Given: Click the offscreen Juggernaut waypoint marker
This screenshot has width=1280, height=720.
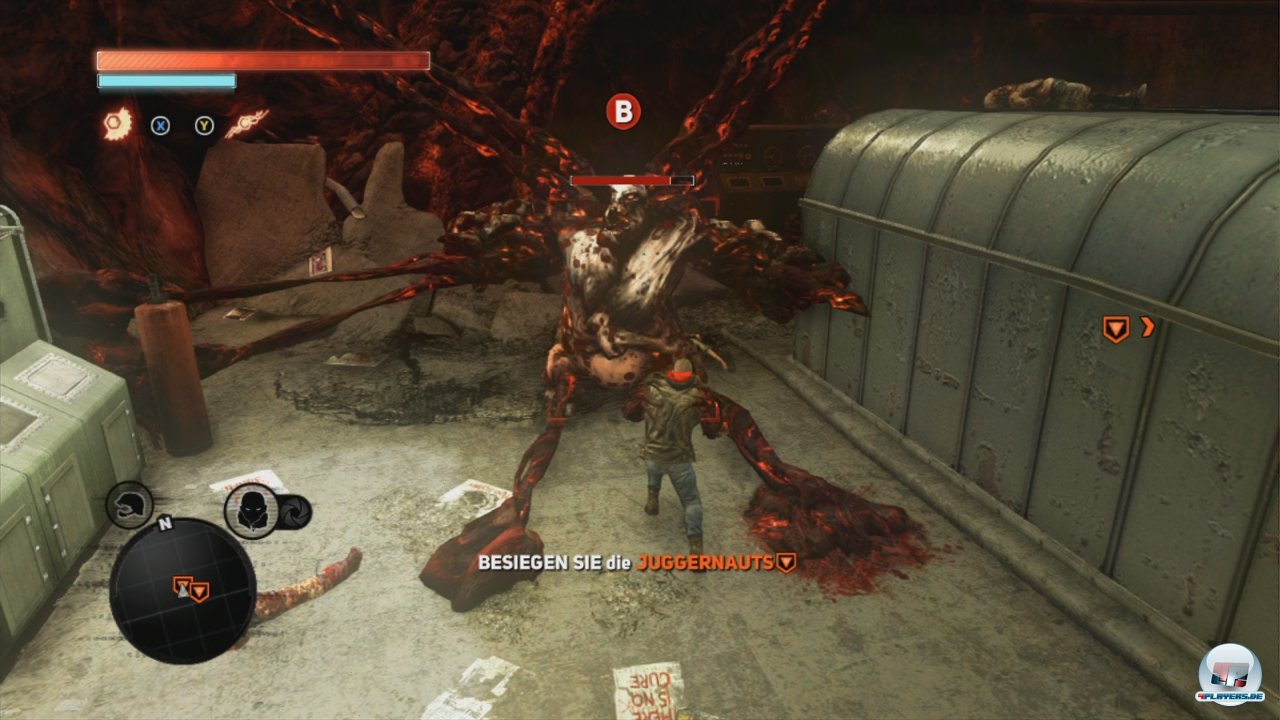Looking at the screenshot, I should (1115, 329).
